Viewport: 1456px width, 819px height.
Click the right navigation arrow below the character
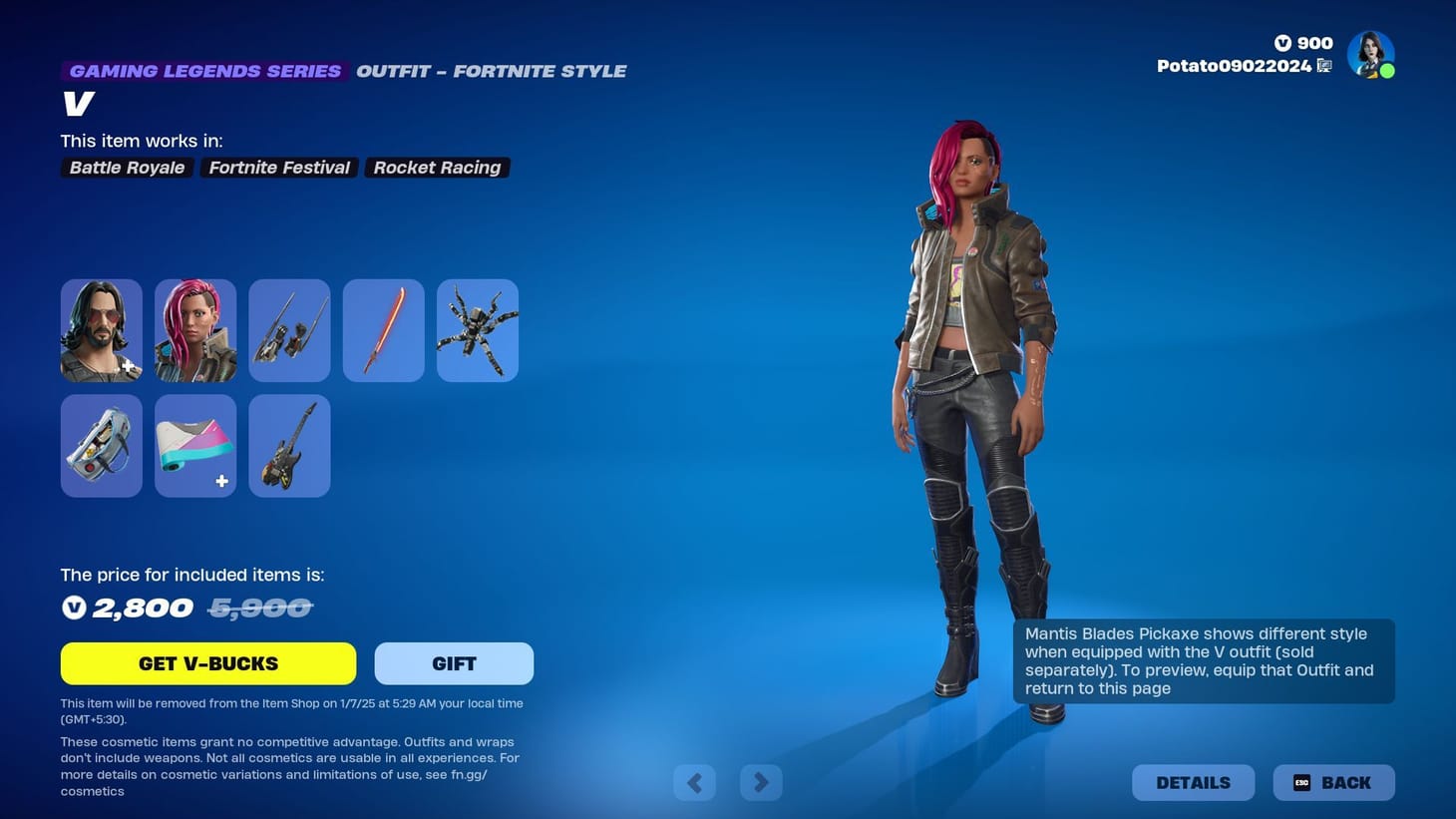tap(761, 782)
